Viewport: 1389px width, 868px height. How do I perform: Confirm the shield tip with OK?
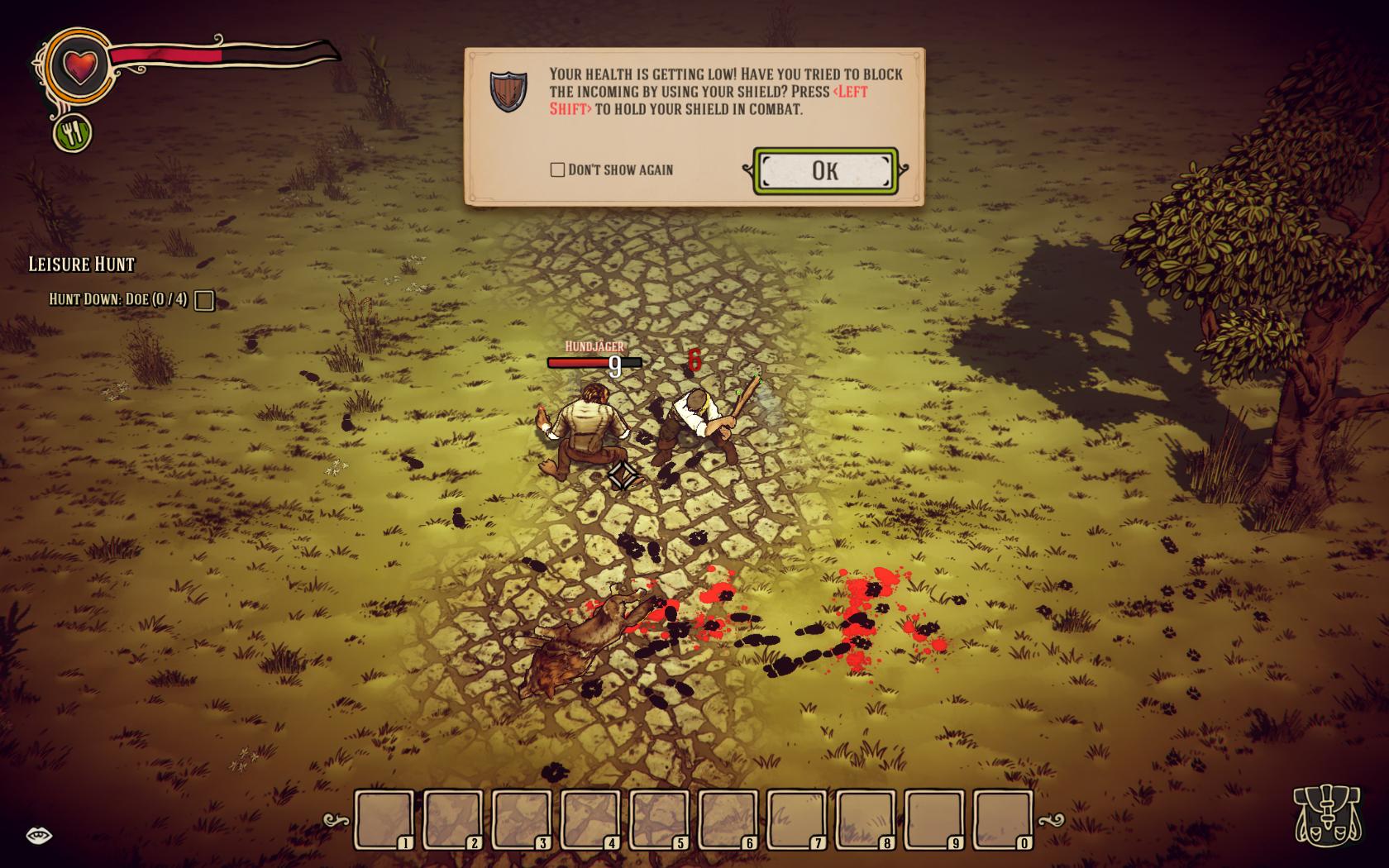(x=825, y=170)
